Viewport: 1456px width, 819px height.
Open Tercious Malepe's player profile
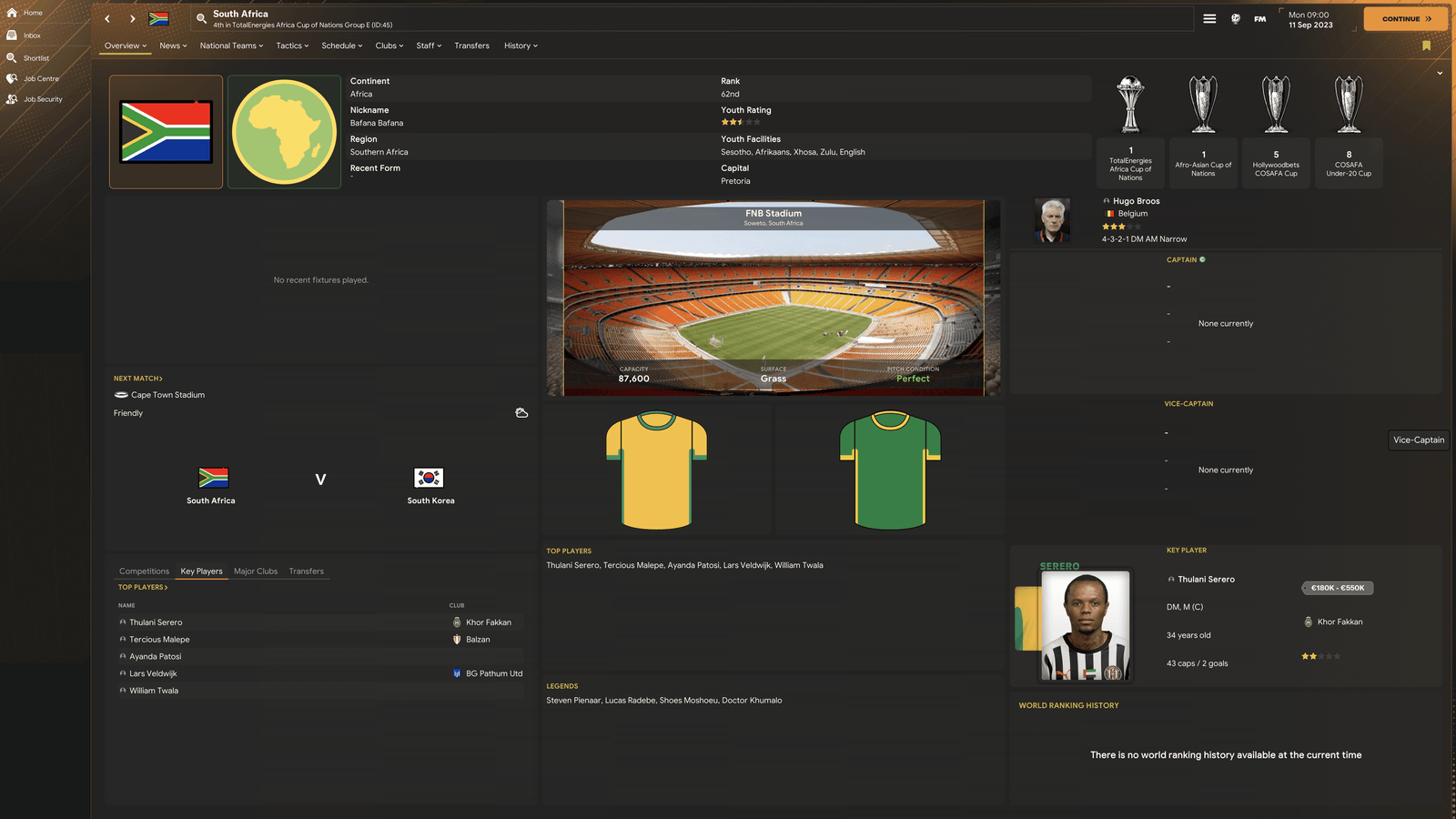pos(159,640)
